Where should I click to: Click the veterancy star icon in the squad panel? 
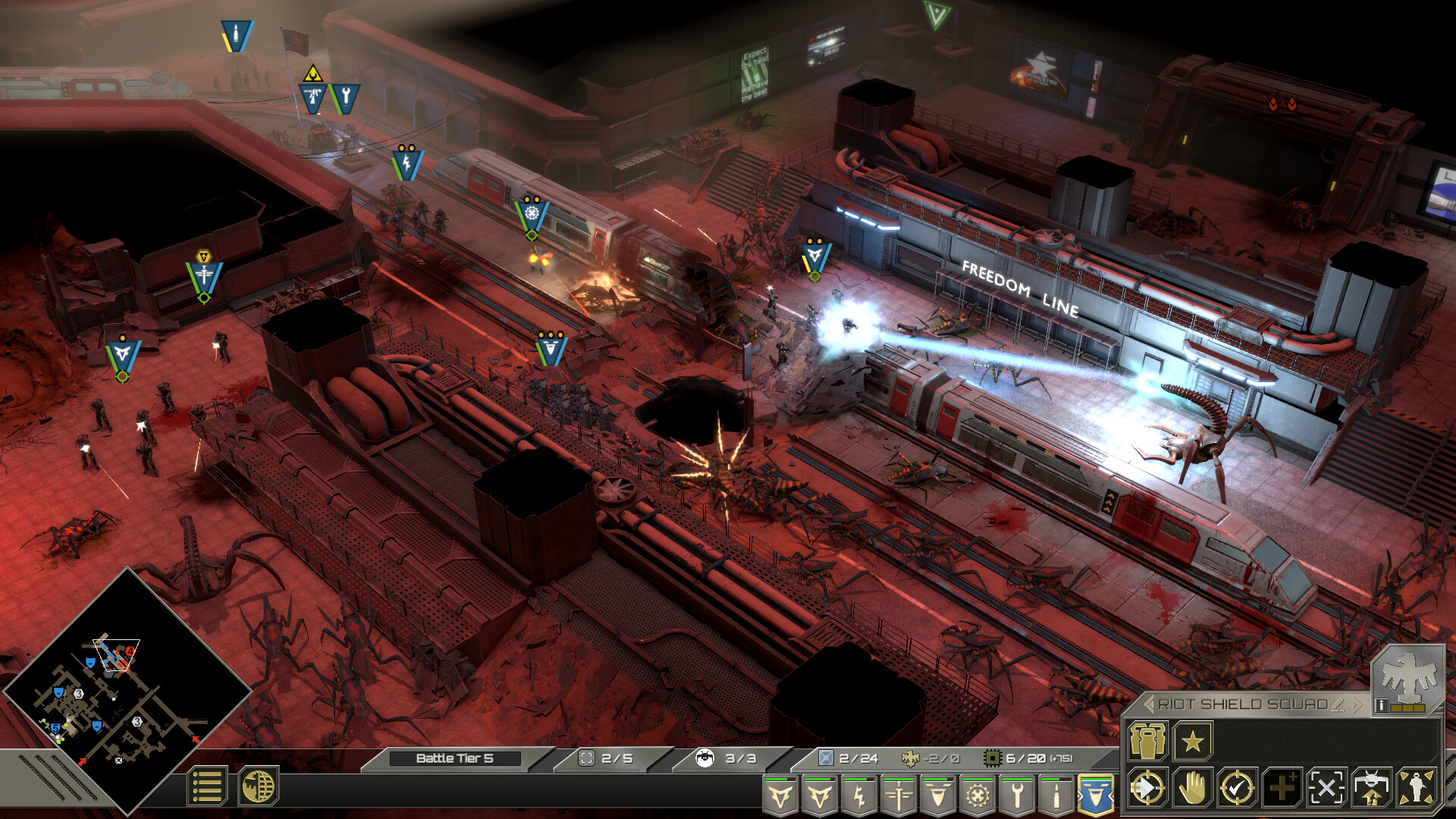(1192, 742)
